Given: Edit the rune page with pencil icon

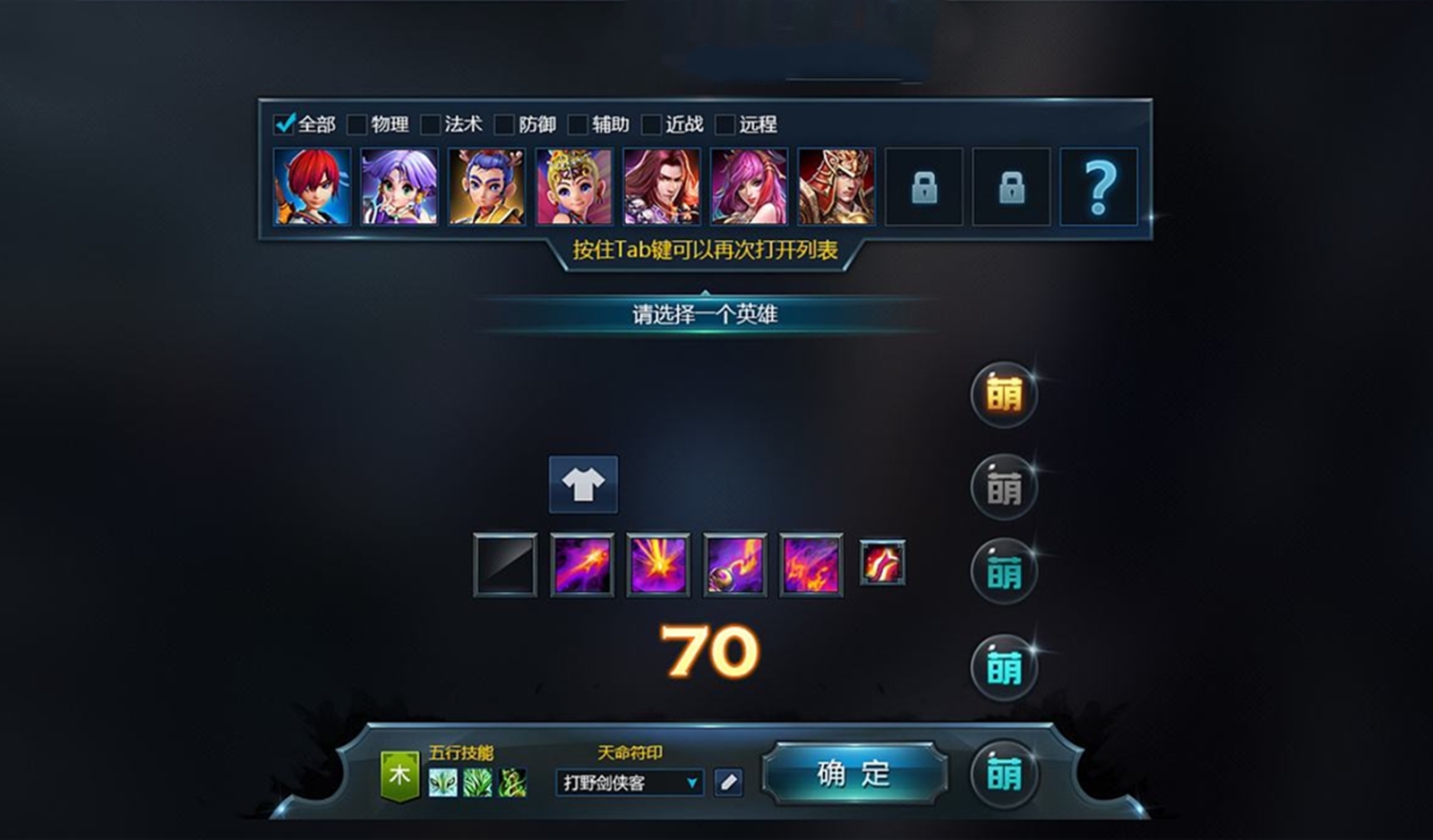Looking at the screenshot, I should pyautogui.click(x=729, y=783).
